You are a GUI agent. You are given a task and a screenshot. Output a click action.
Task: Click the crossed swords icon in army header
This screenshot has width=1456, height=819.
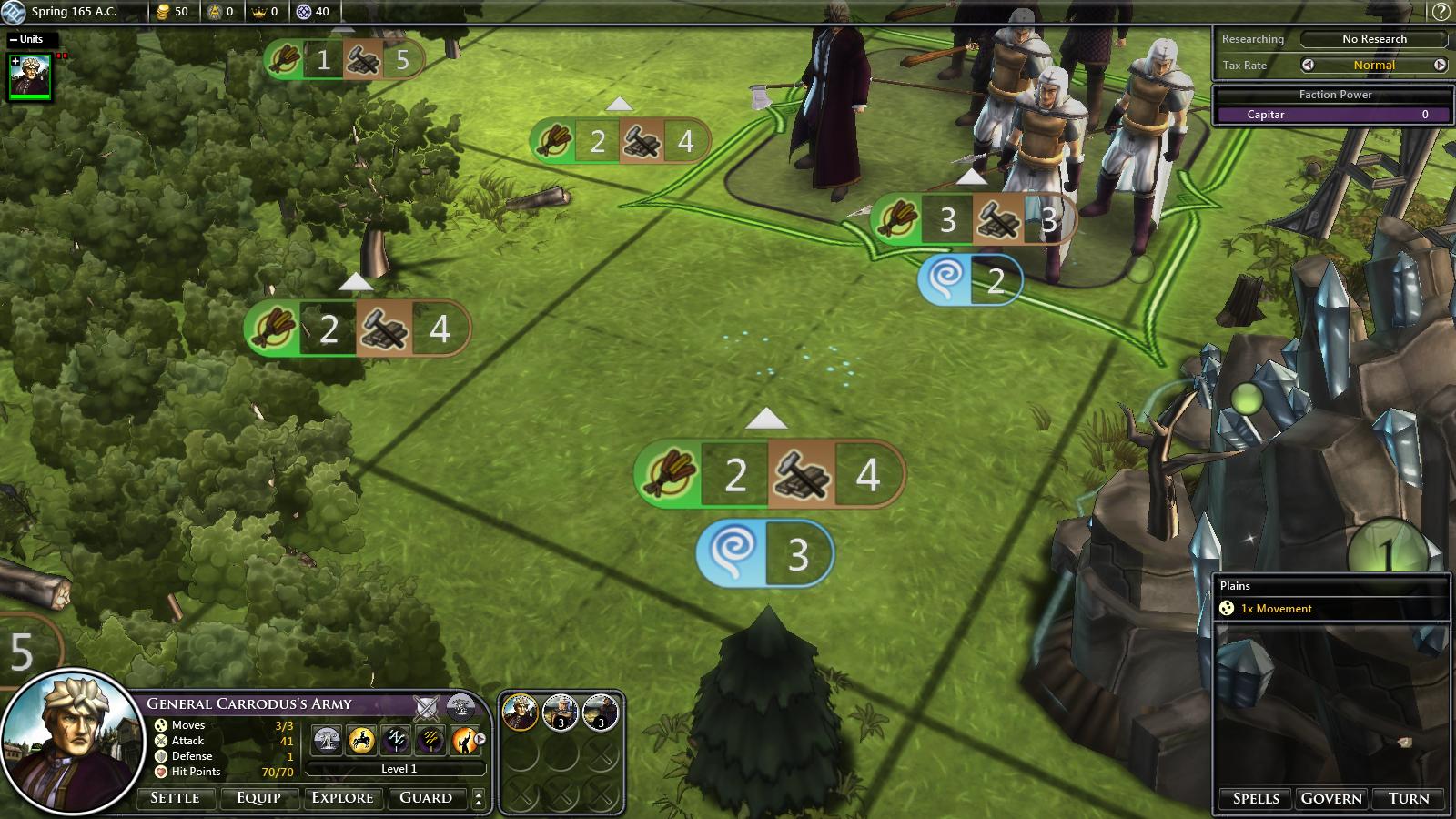(426, 705)
